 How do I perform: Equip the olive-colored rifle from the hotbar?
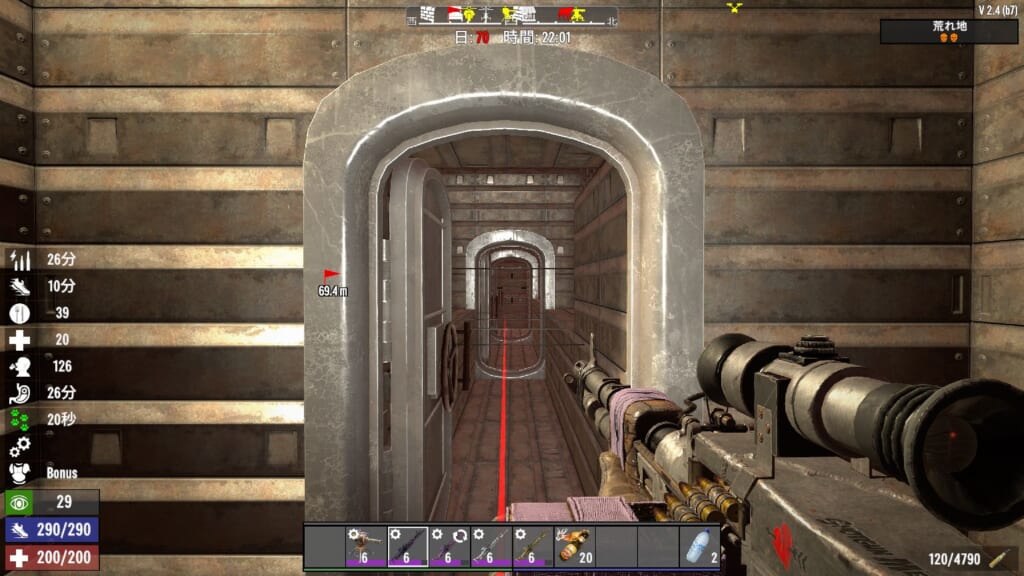tap(533, 547)
